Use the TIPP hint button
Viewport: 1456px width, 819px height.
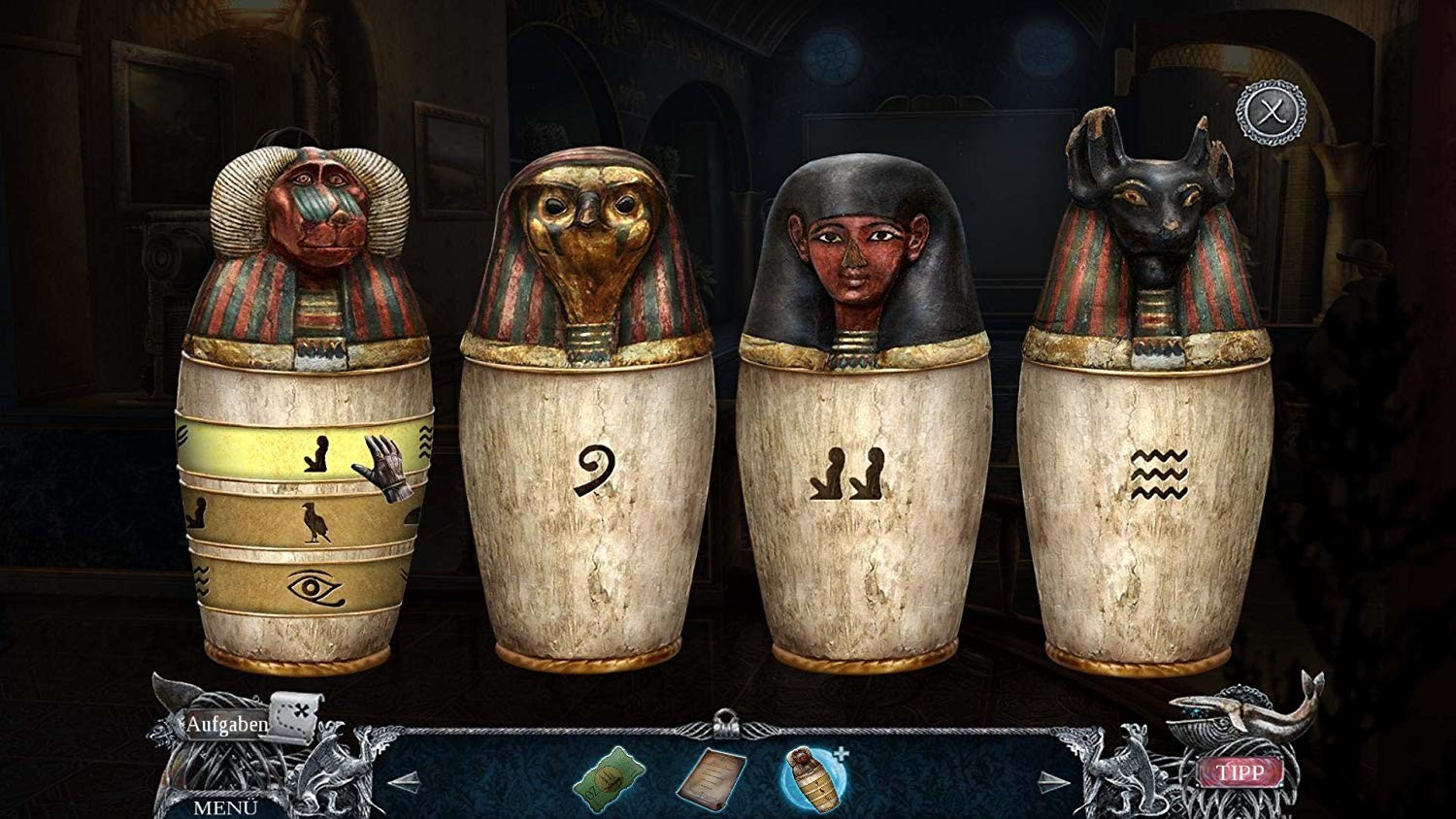point(1241,771)
